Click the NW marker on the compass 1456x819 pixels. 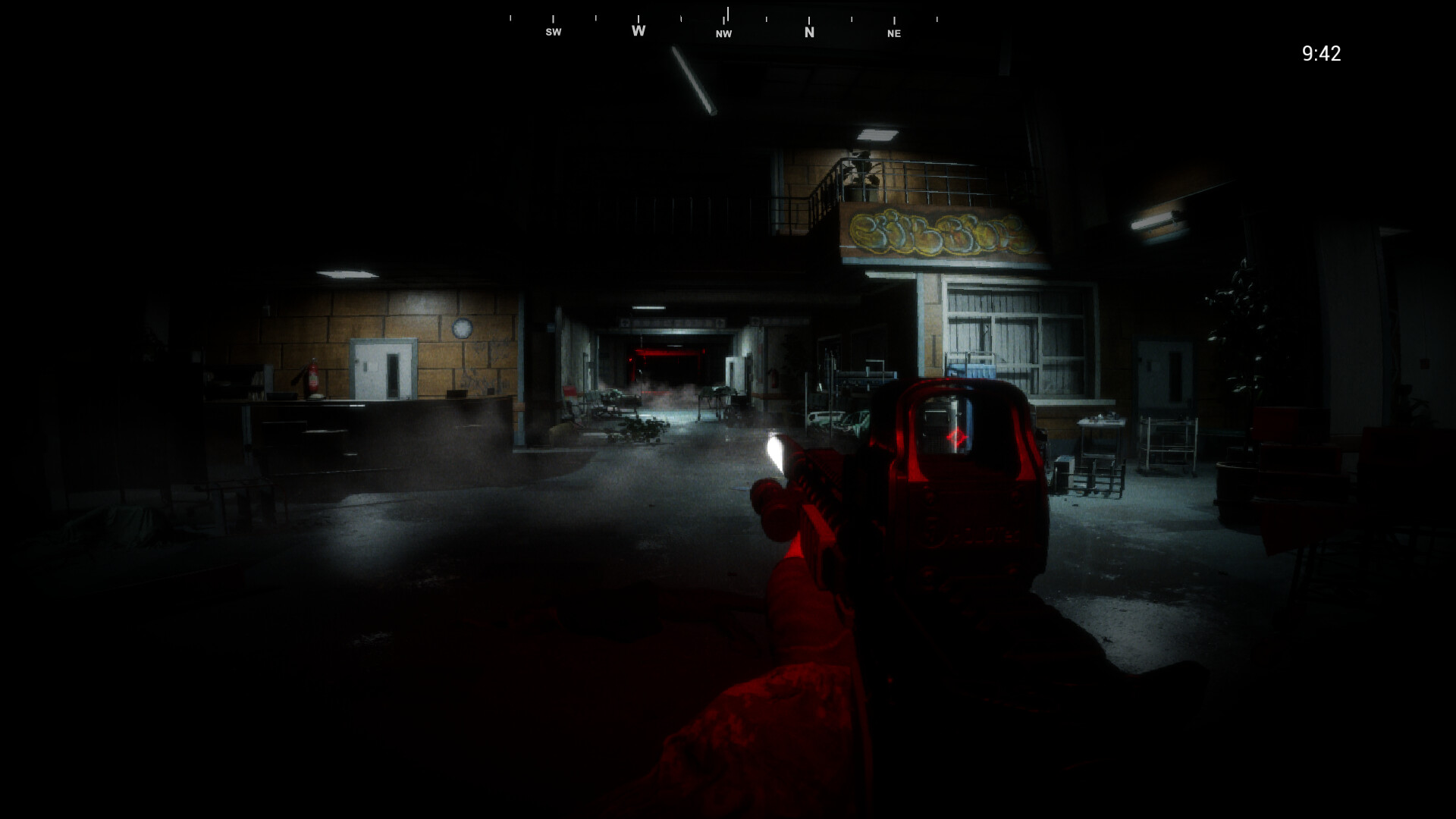click(x=723, y=33)
